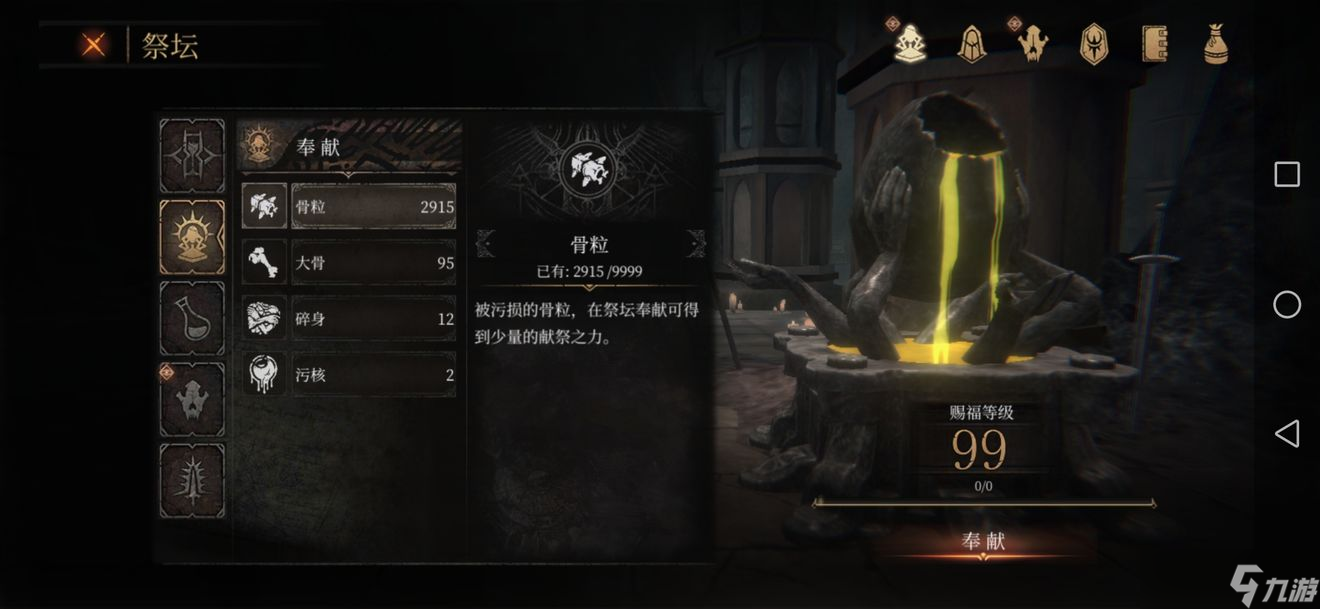Pick the 污核 offering row
This screenshot has width=1320, height=609.
tap(372, 375)
